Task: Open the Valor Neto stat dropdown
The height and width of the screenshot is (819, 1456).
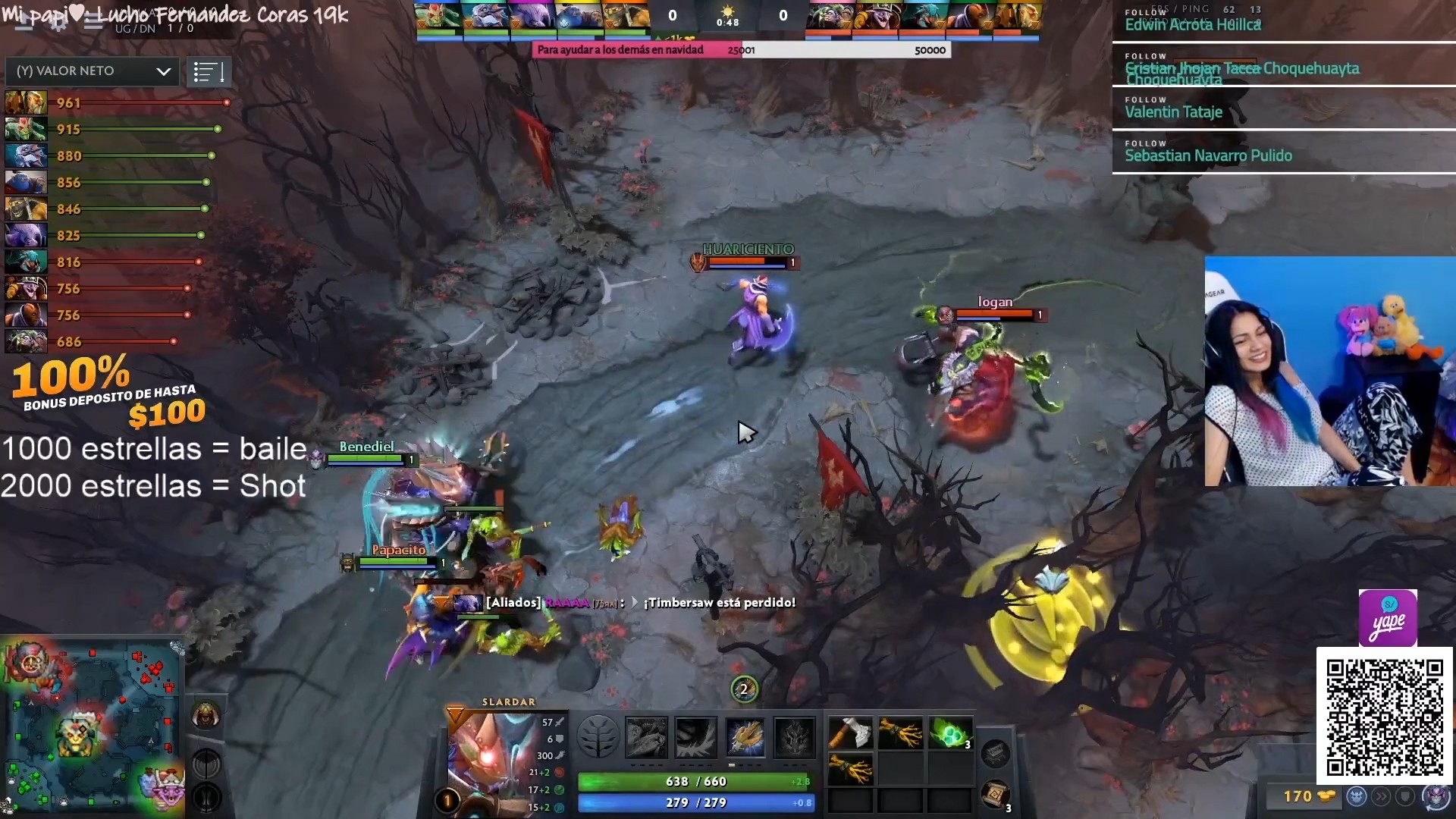Action: point(93,71)
